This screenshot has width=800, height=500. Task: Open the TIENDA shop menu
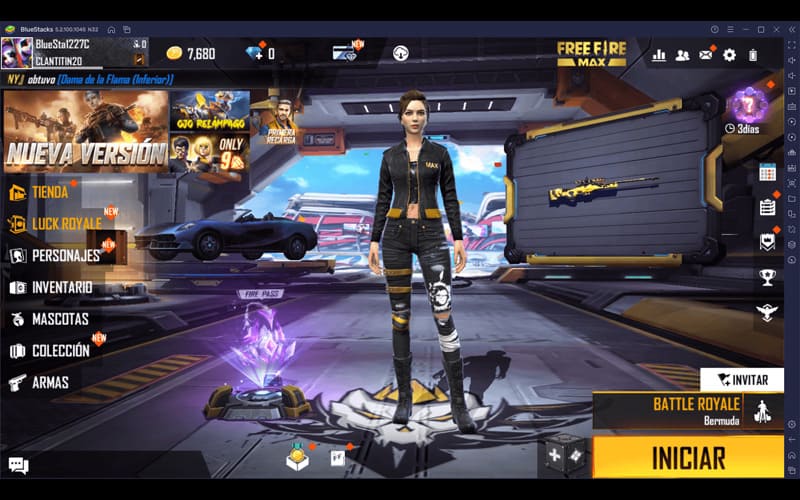[x=49, y=192]
